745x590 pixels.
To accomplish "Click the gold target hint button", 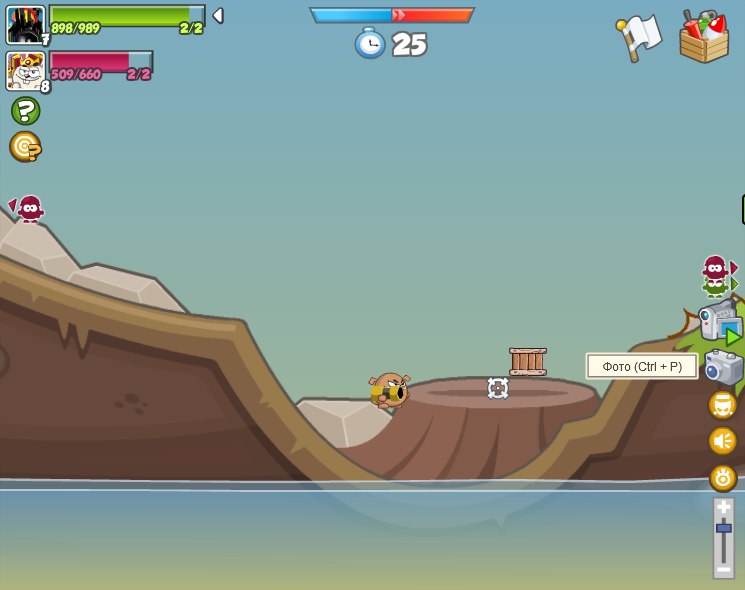I will [25, 147].
